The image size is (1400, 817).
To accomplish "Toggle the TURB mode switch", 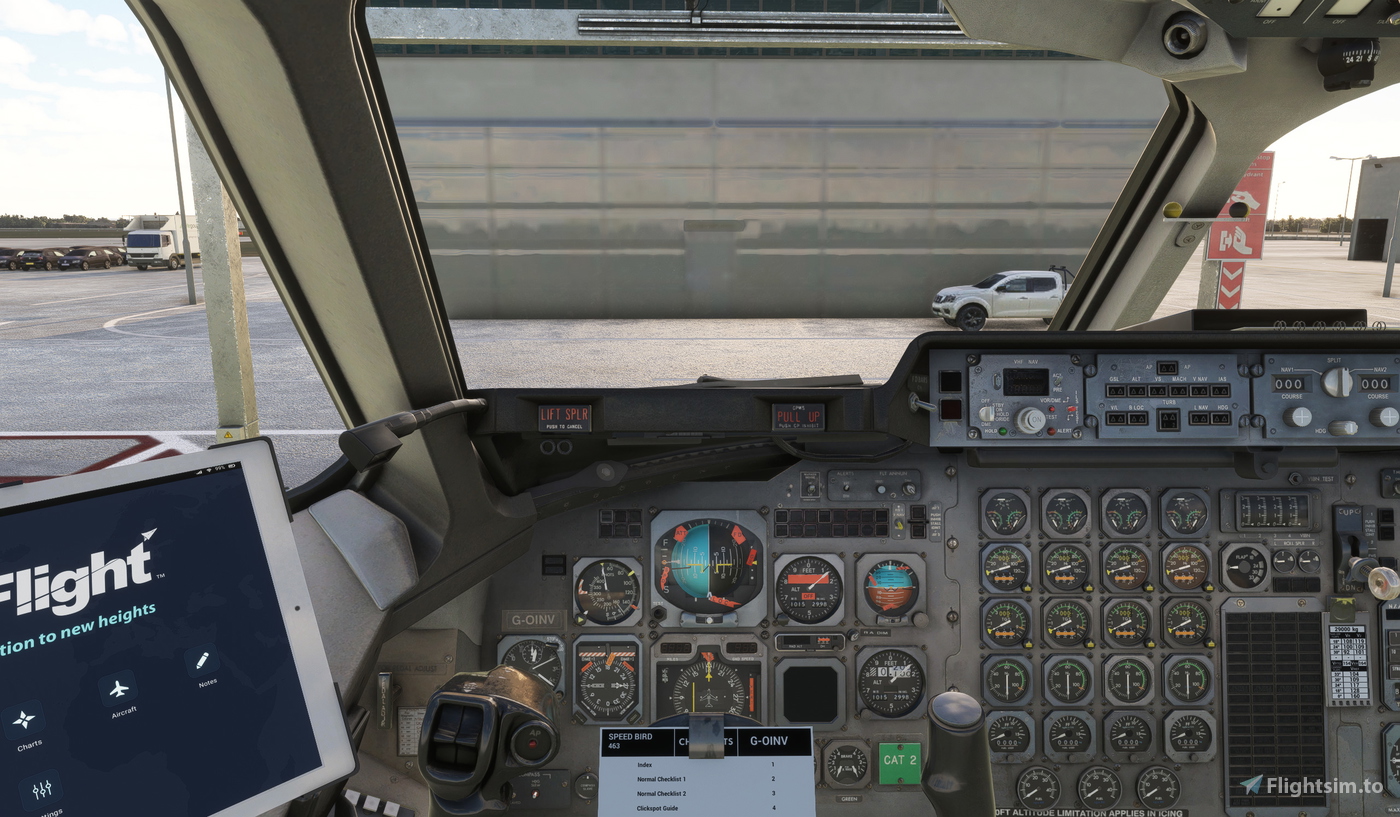I will point(1168,418).
